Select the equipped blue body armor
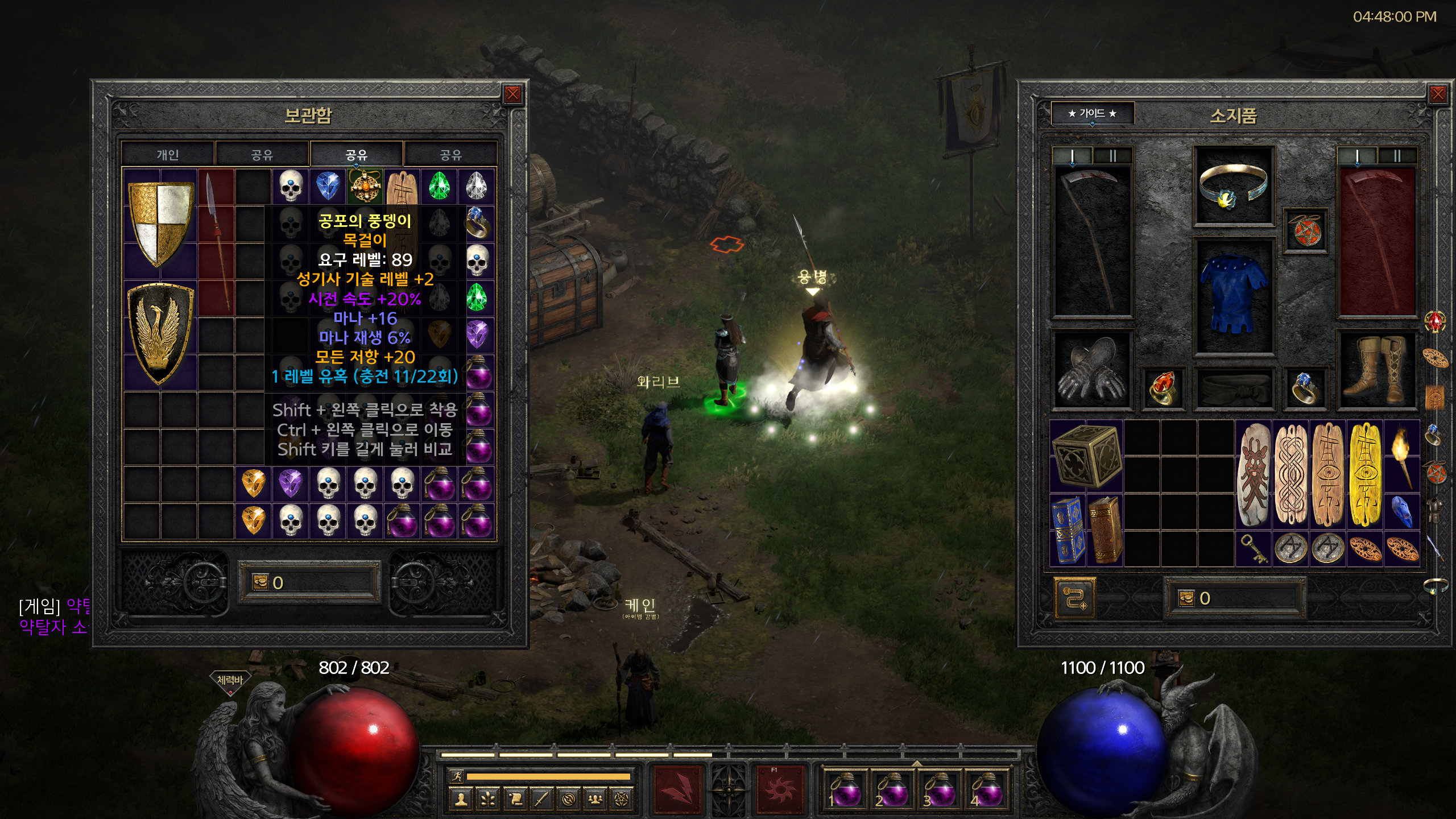 point(1233,296)
